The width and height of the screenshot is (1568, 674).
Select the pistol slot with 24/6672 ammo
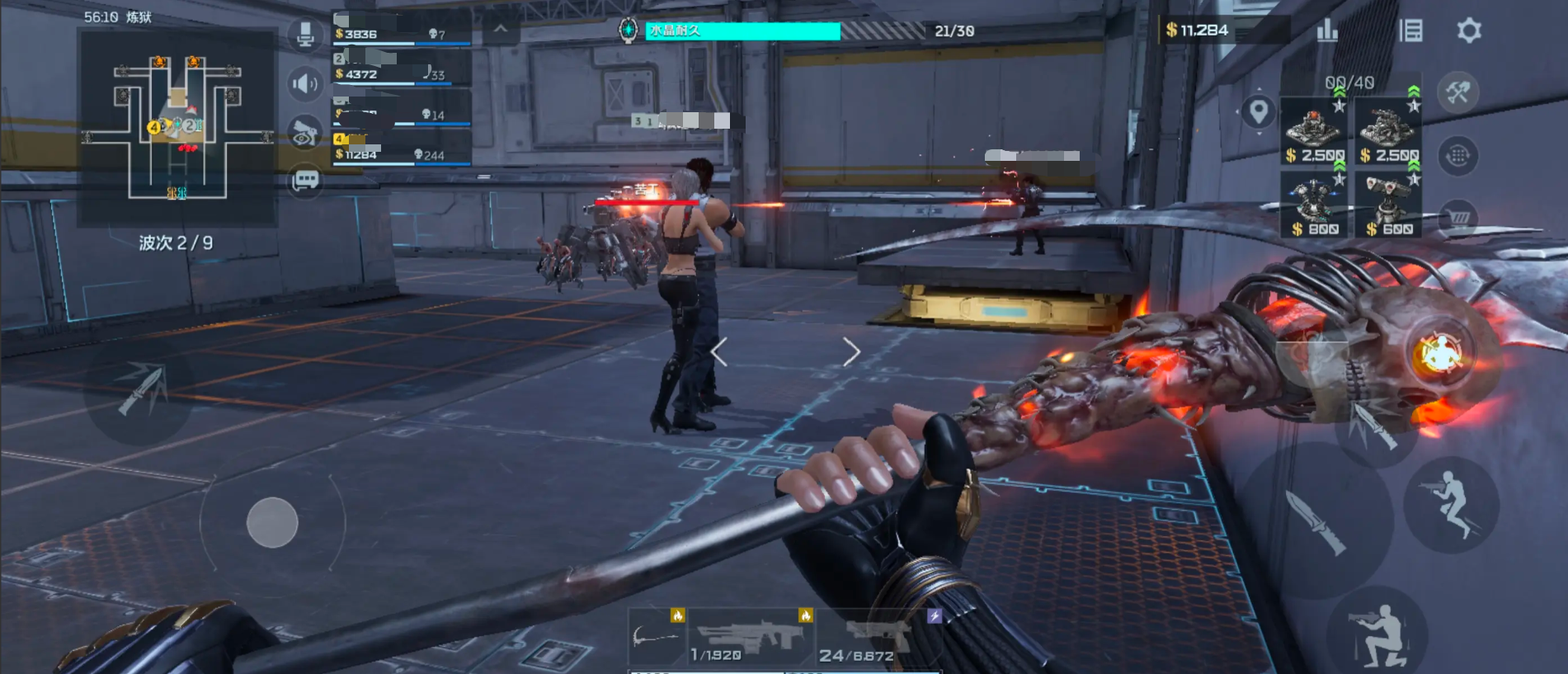(878, 637)
